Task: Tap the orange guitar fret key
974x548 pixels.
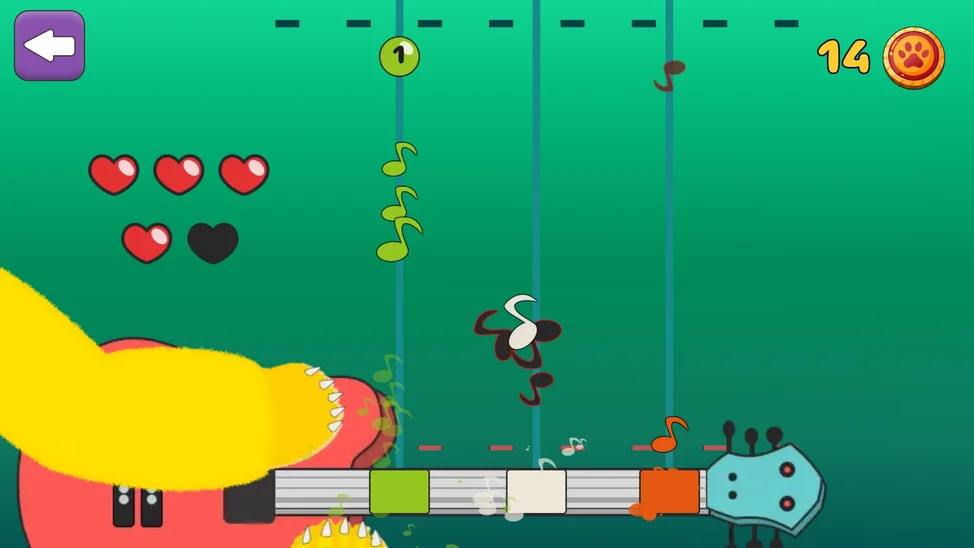Action: tap(669, 492)
